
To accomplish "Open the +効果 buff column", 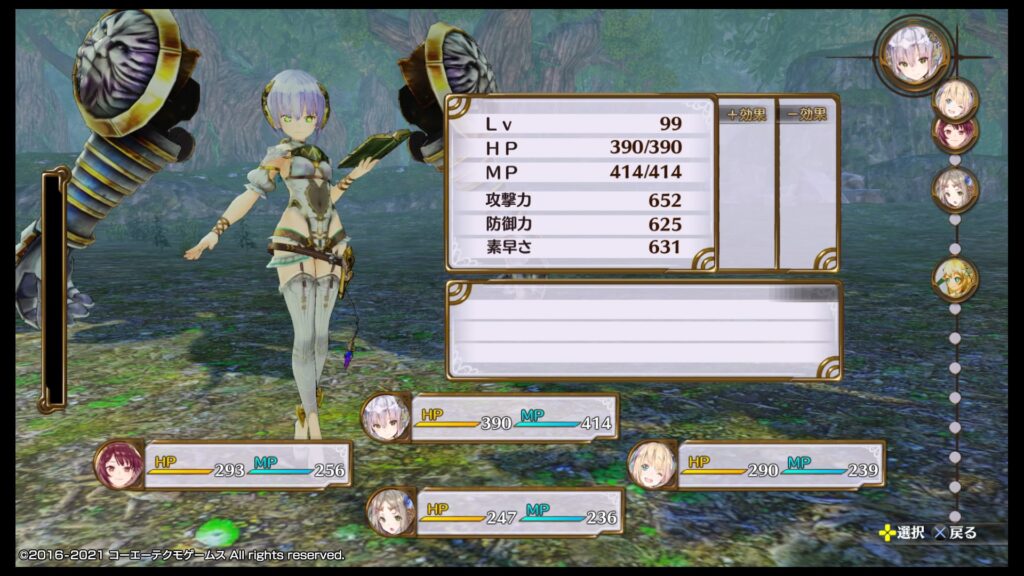I will [747, 183].
